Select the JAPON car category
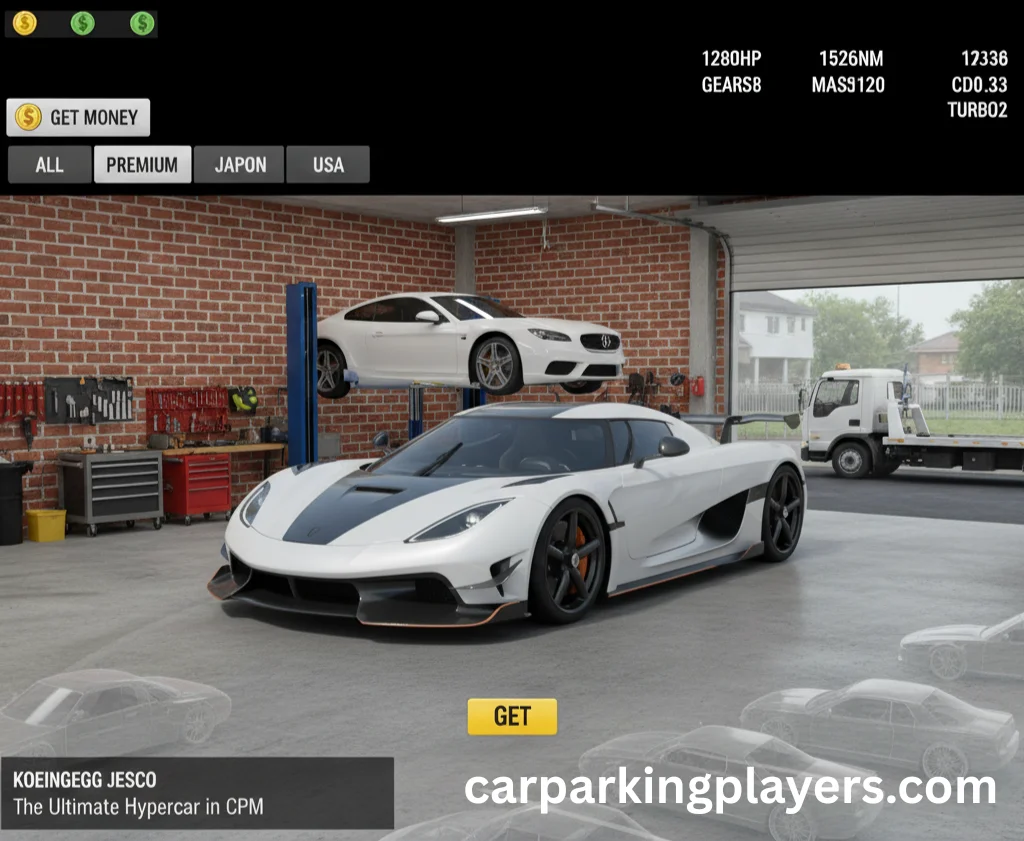Viewport: 1024px width, 841px height. [x=240, y=165]
